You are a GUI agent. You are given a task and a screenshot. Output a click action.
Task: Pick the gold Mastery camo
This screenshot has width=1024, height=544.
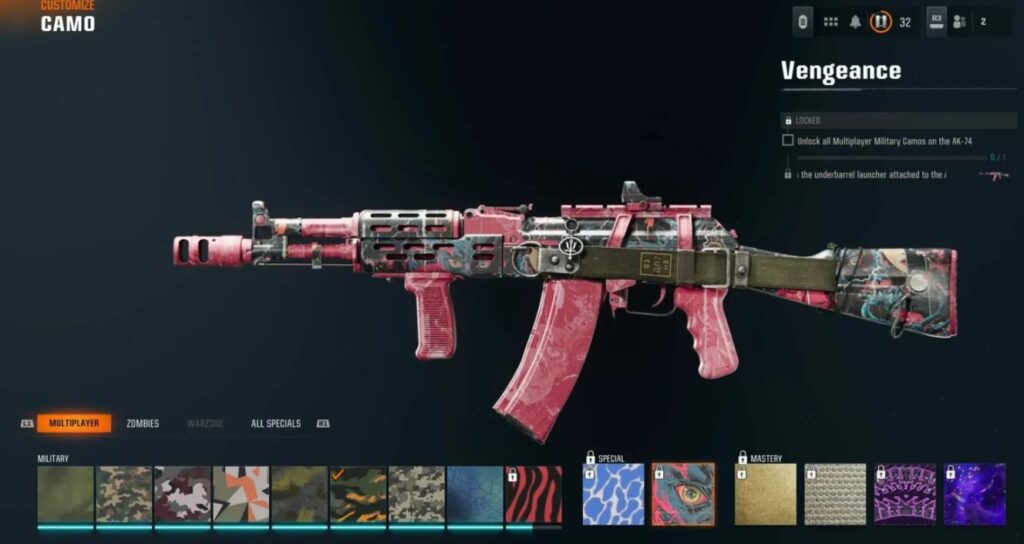coord(766,494)
